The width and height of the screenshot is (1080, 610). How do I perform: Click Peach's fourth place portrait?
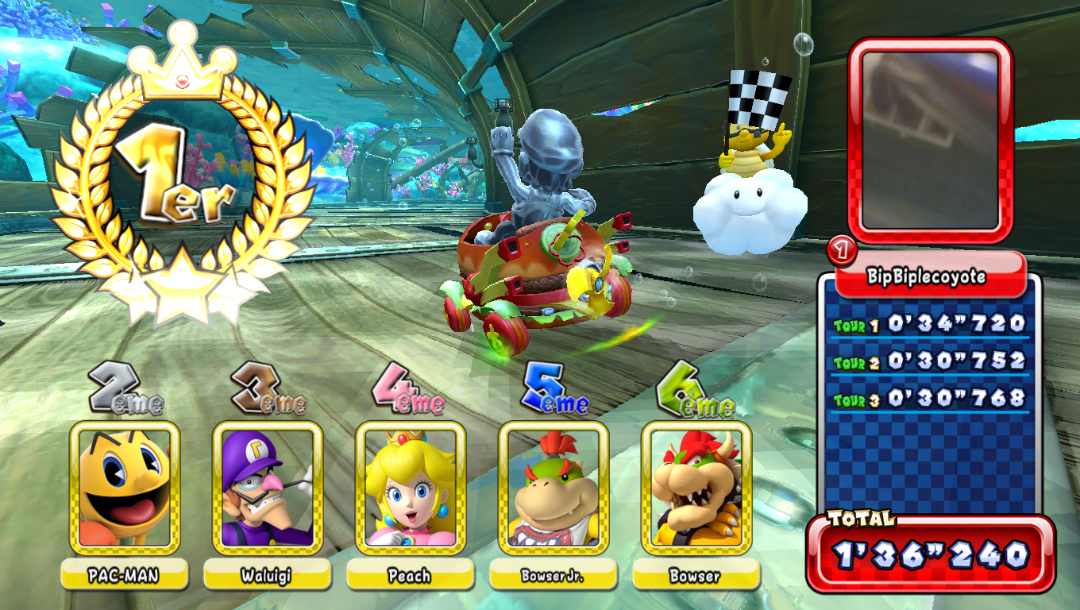(x=411, y=488)
